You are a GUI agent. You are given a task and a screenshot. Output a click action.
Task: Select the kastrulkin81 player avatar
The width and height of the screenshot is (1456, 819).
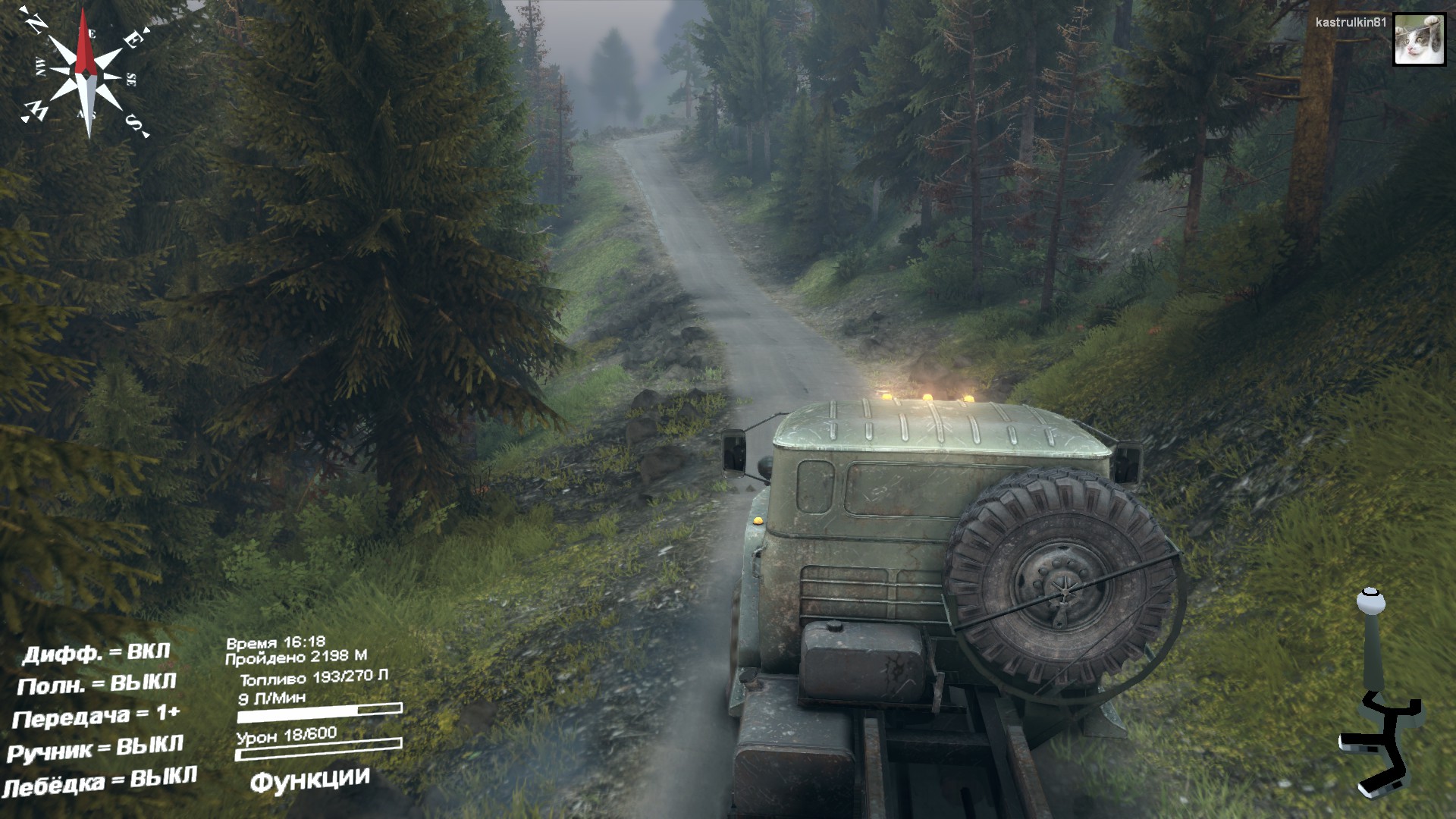click(1419, 40)
